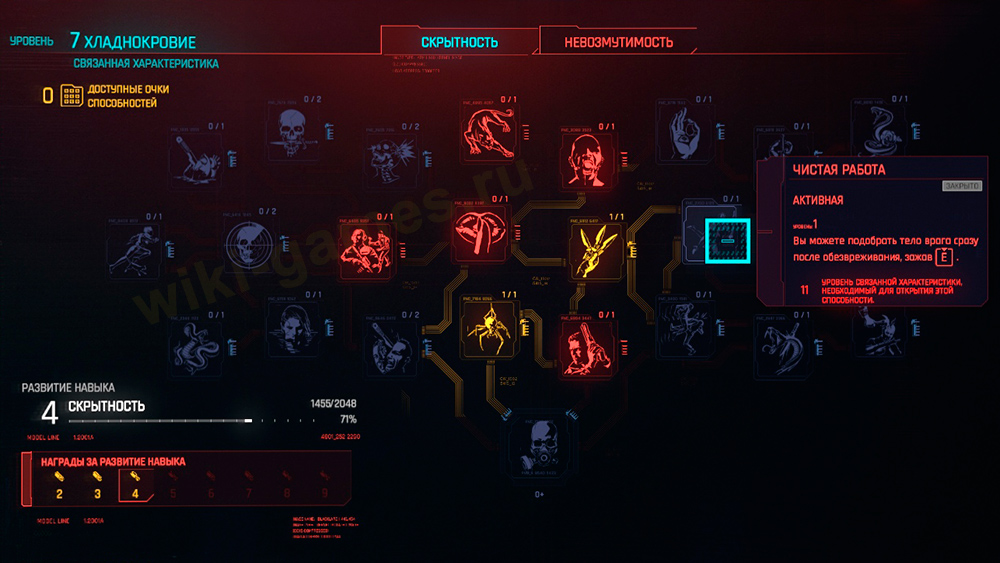Select skill reward level 4
Viewport: 1000px width, 563px height.
coord(134,484)
